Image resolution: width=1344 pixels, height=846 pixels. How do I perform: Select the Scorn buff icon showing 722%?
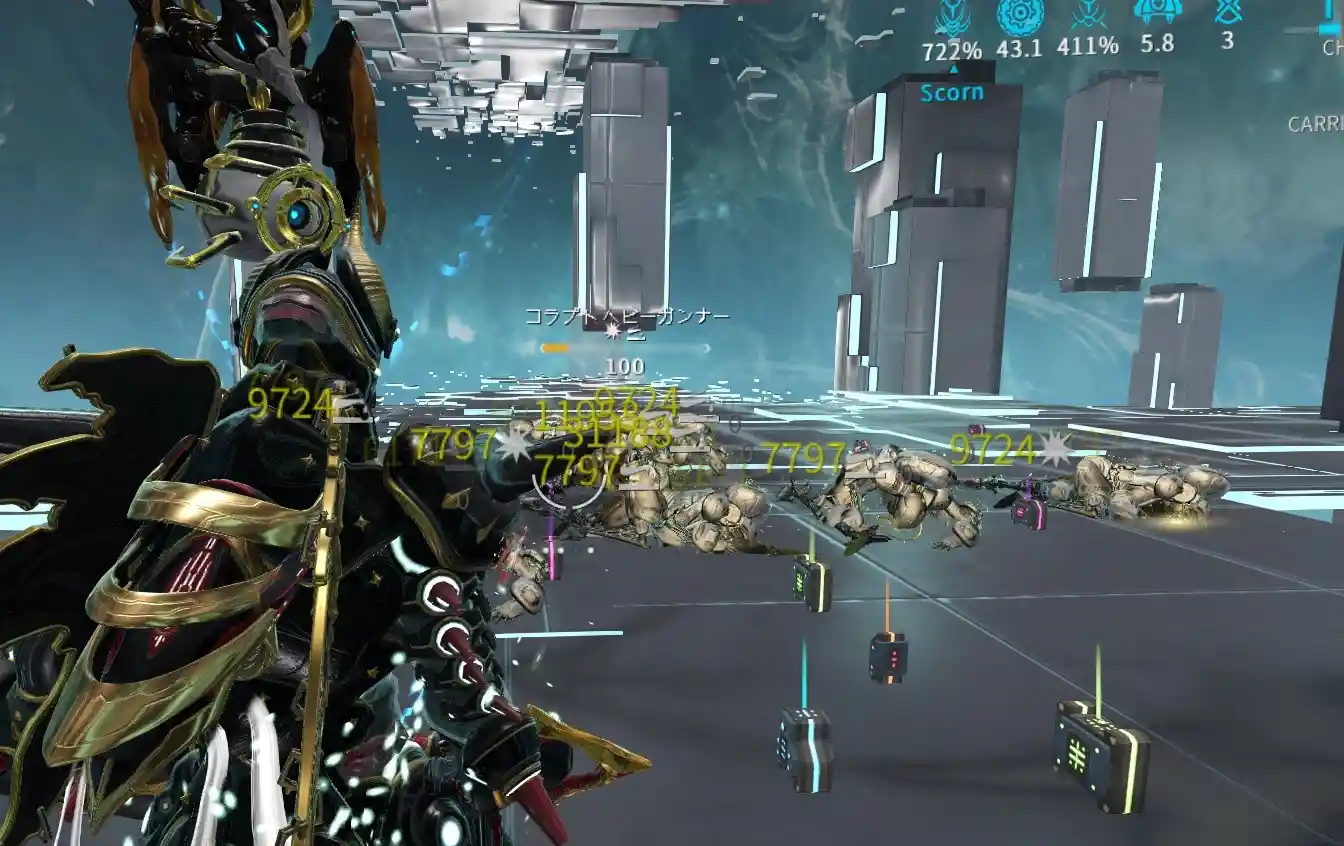point(952,17)
